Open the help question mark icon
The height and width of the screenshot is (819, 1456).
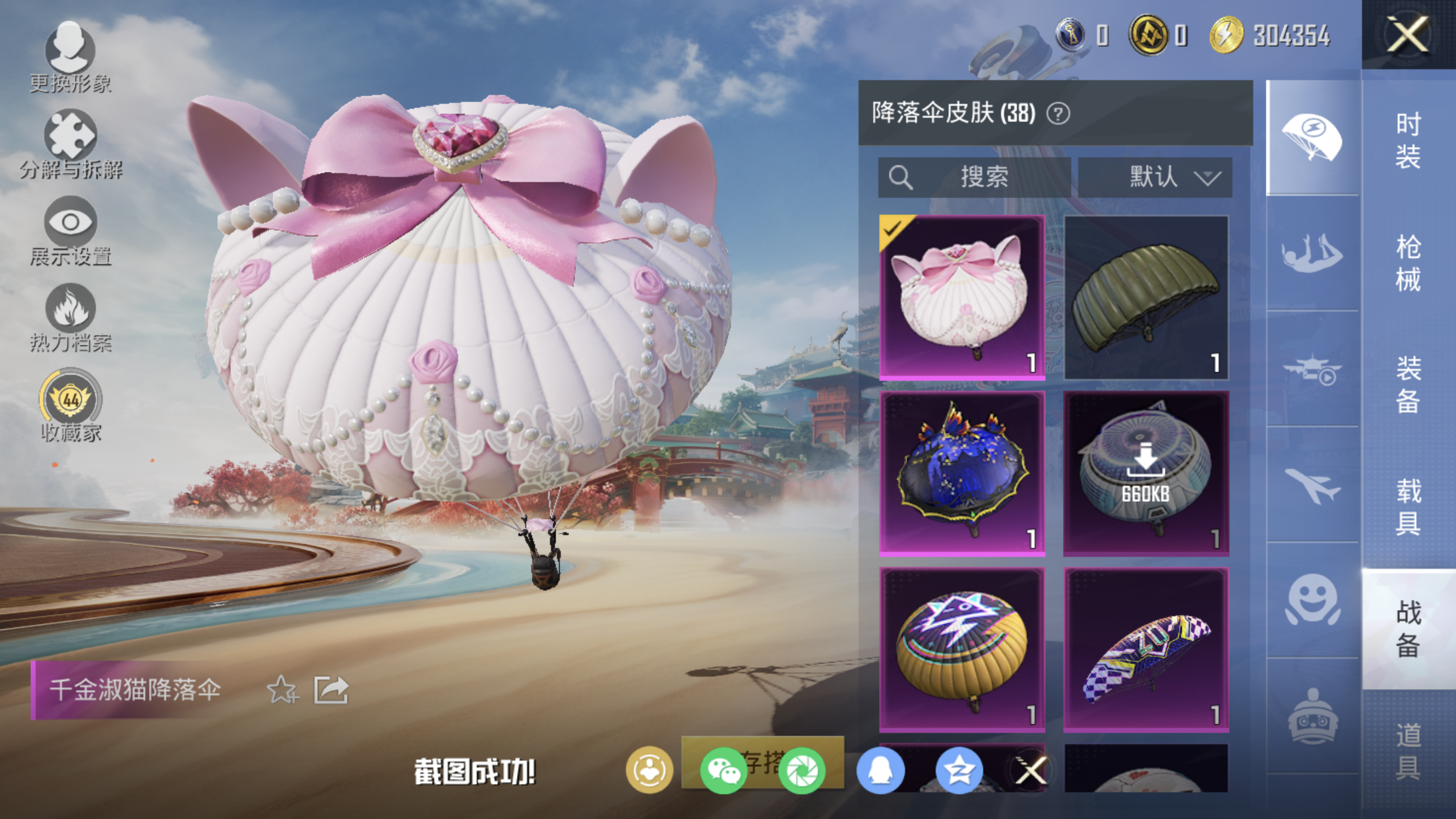click(x=1058, y=114)
